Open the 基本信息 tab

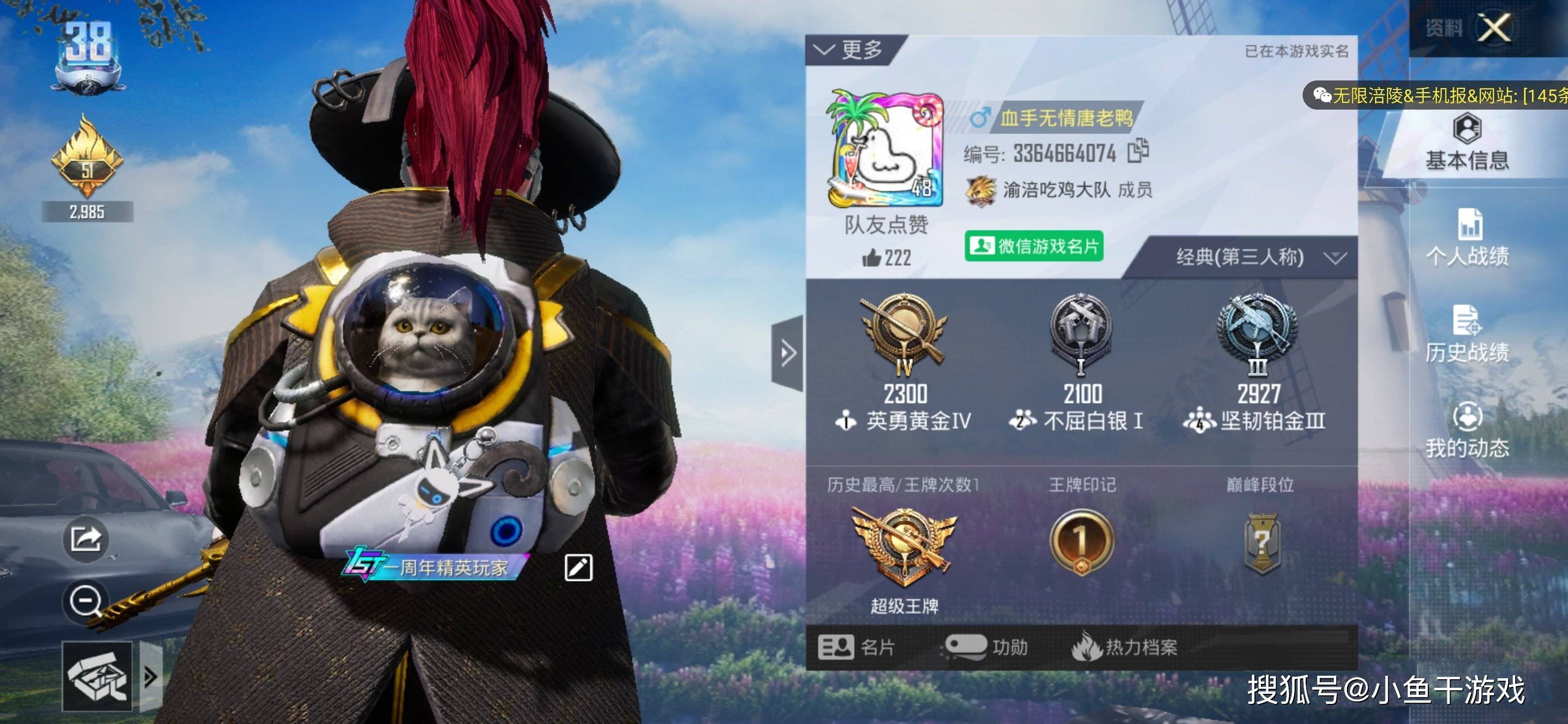[1467, 144]
